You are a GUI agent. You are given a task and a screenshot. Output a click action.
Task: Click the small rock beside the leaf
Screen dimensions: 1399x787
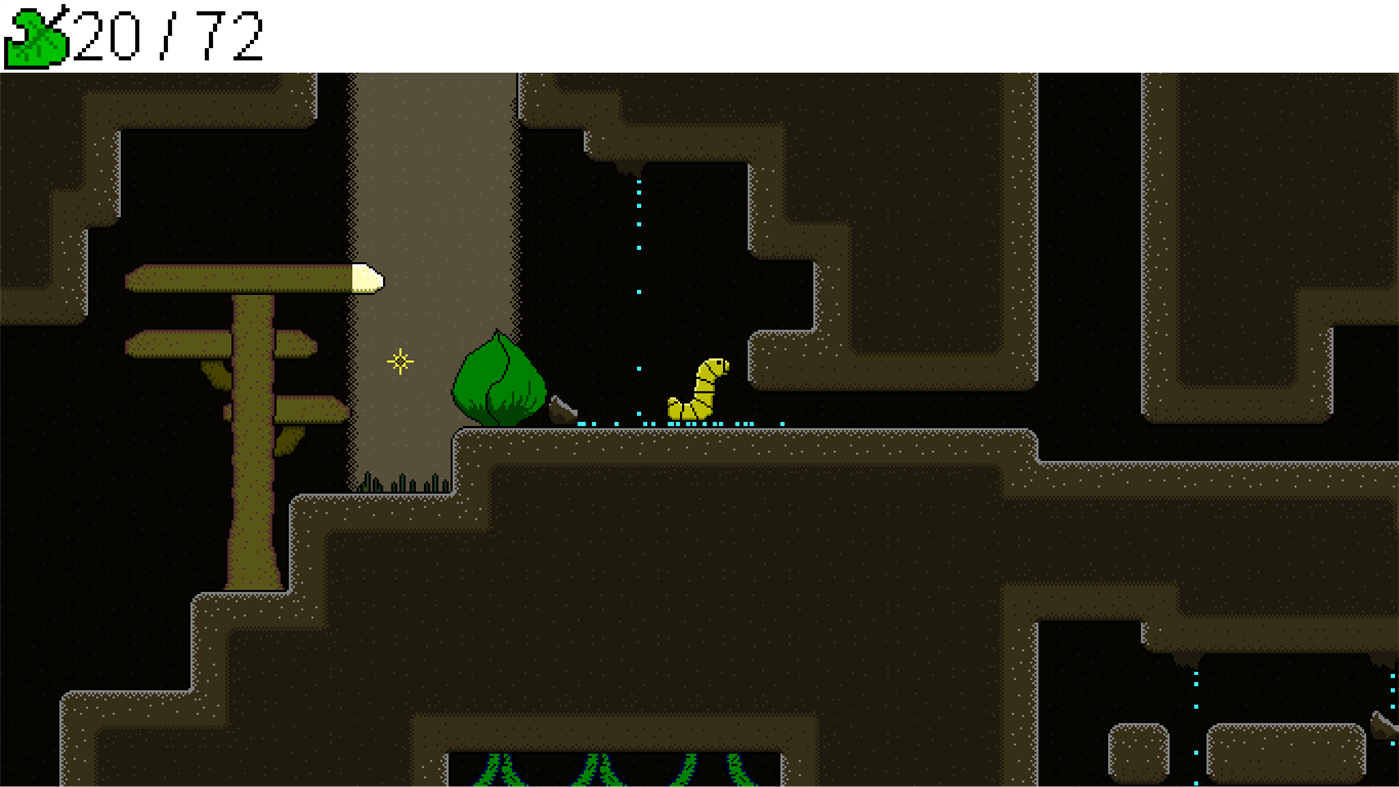coord(562,408)
